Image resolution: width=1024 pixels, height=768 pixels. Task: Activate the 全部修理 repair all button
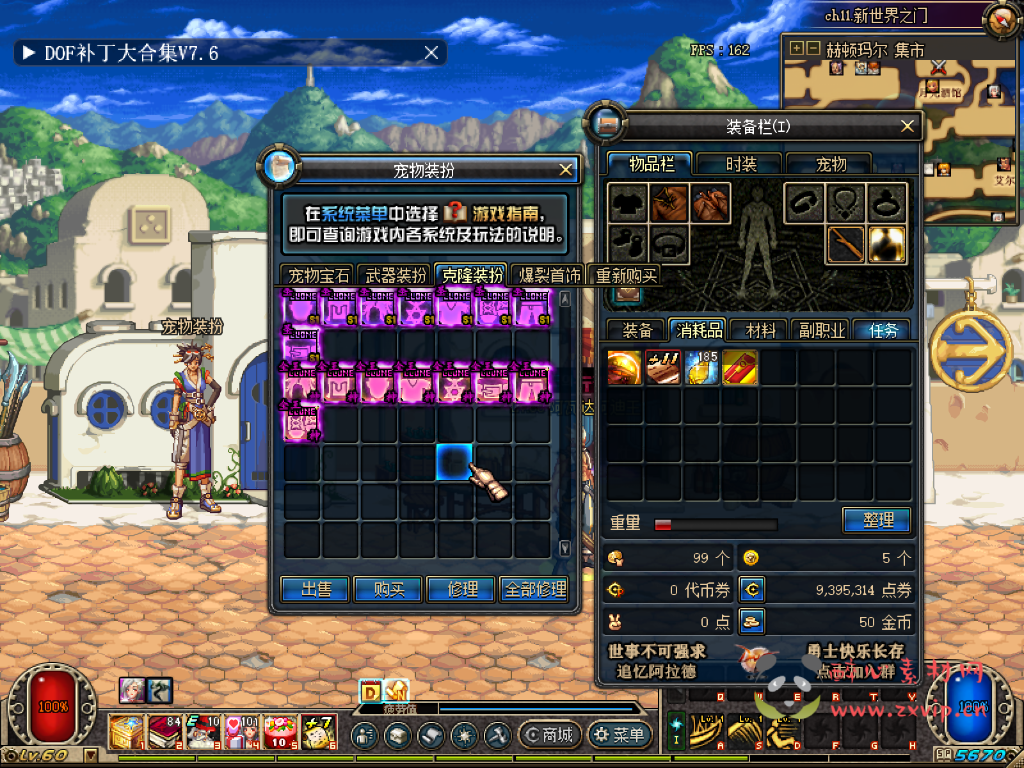click(538, 589)
